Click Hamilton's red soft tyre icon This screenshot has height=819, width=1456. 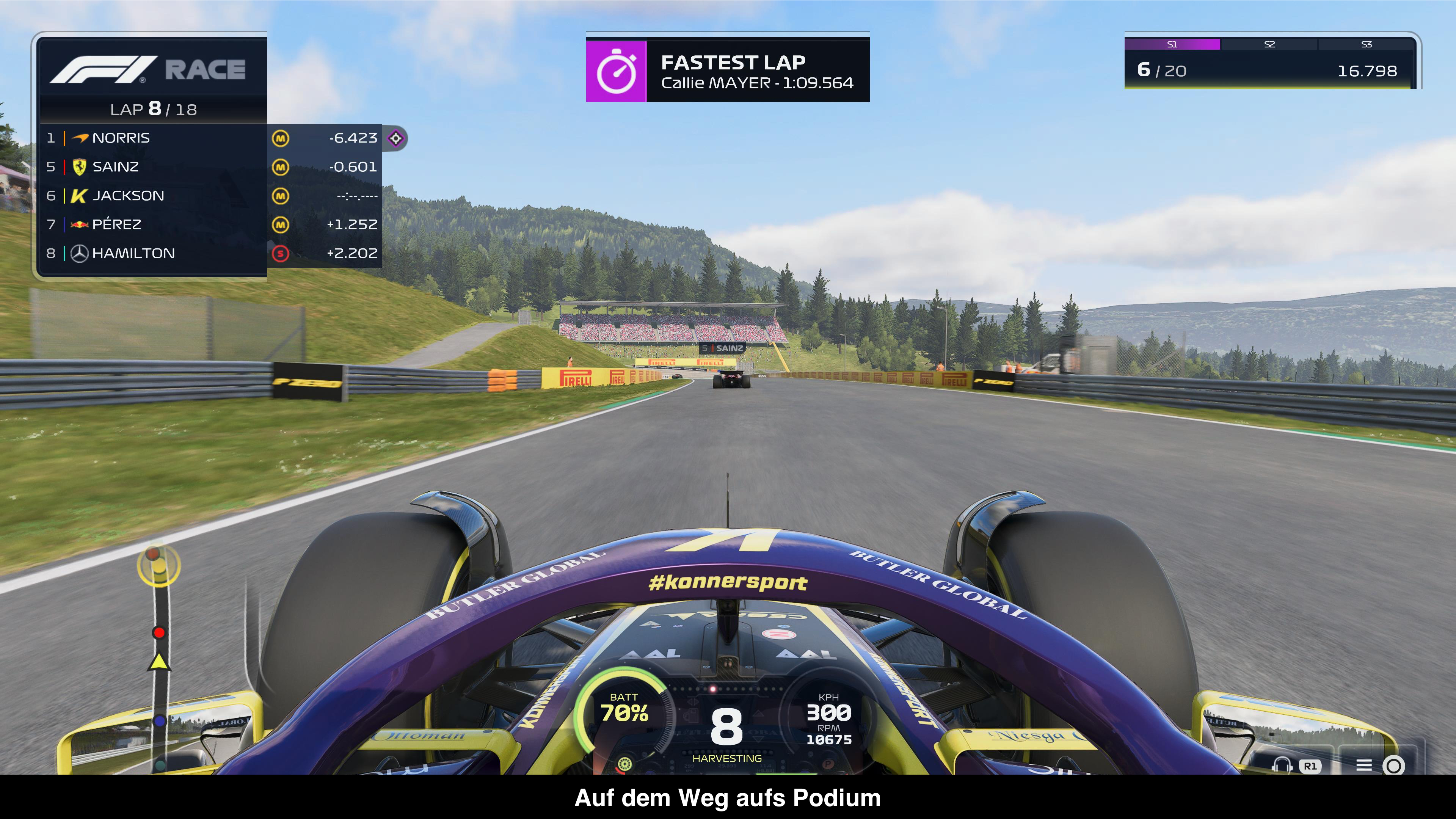coord(280,254)
